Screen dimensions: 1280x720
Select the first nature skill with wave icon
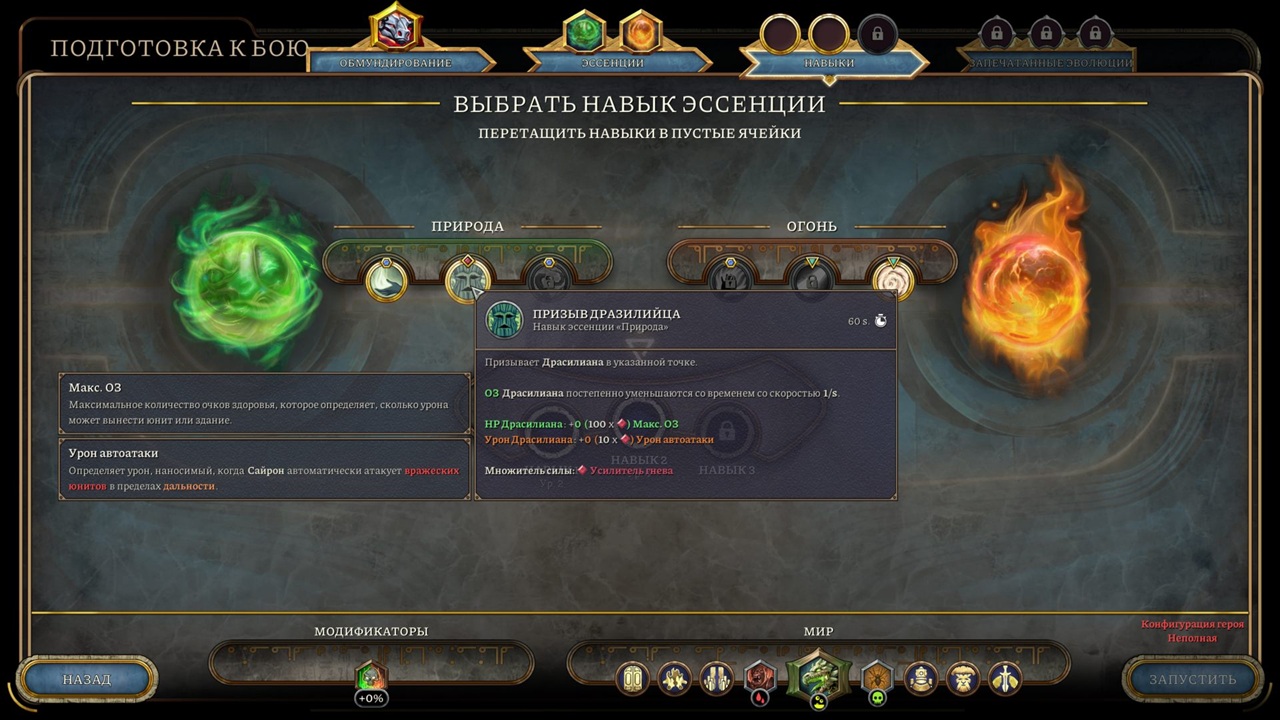pyautogui.click(x=386, y=280)
